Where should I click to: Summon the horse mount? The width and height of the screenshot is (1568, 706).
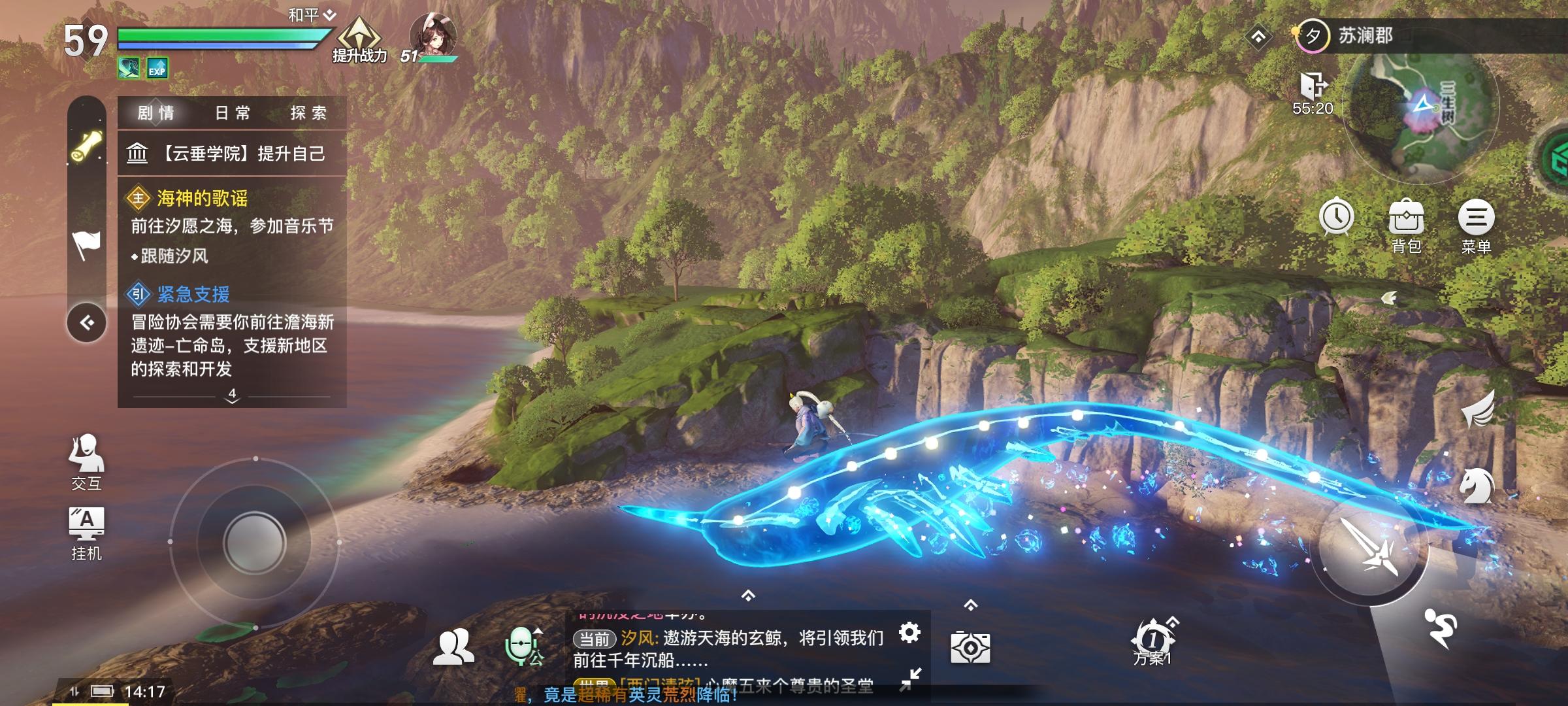1477,487
